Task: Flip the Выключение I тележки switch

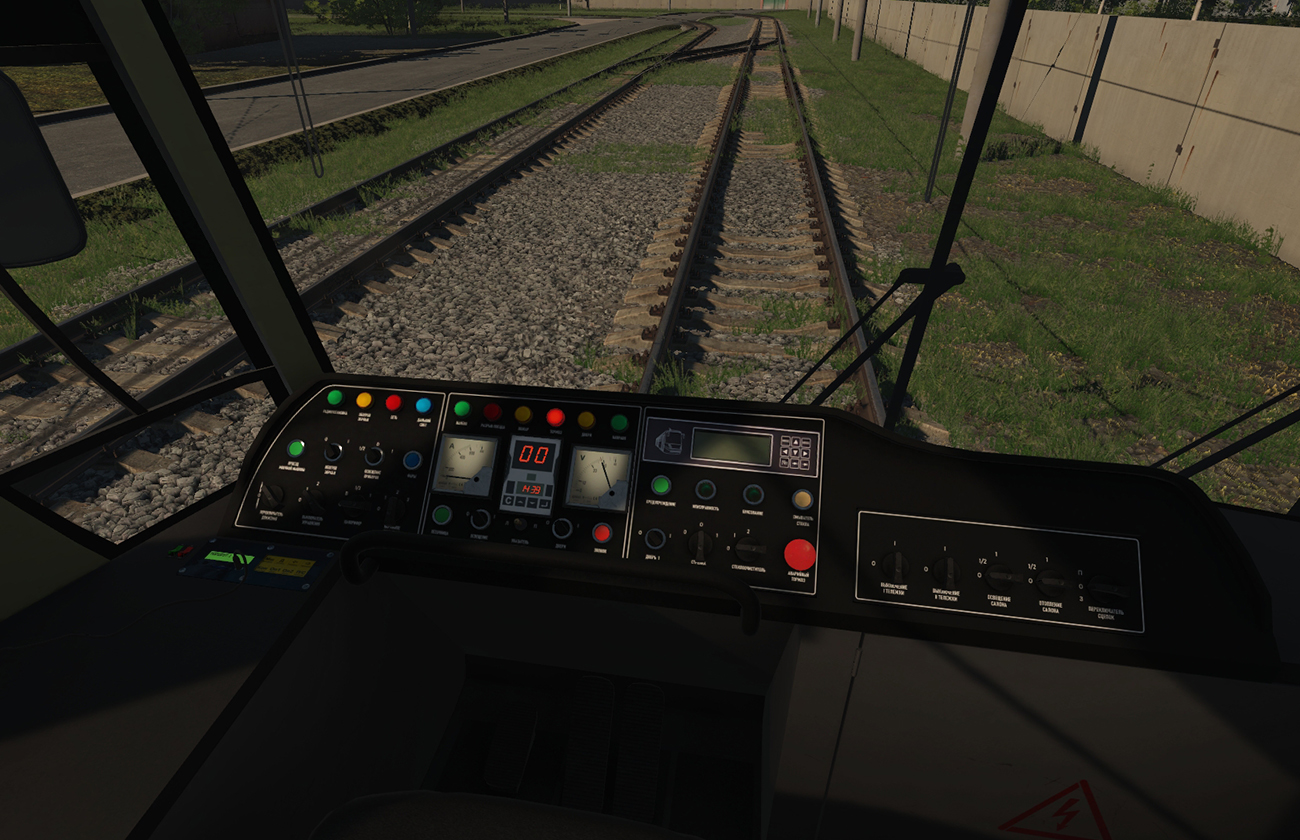Action: pyautogui.click(x=896, y=565)
